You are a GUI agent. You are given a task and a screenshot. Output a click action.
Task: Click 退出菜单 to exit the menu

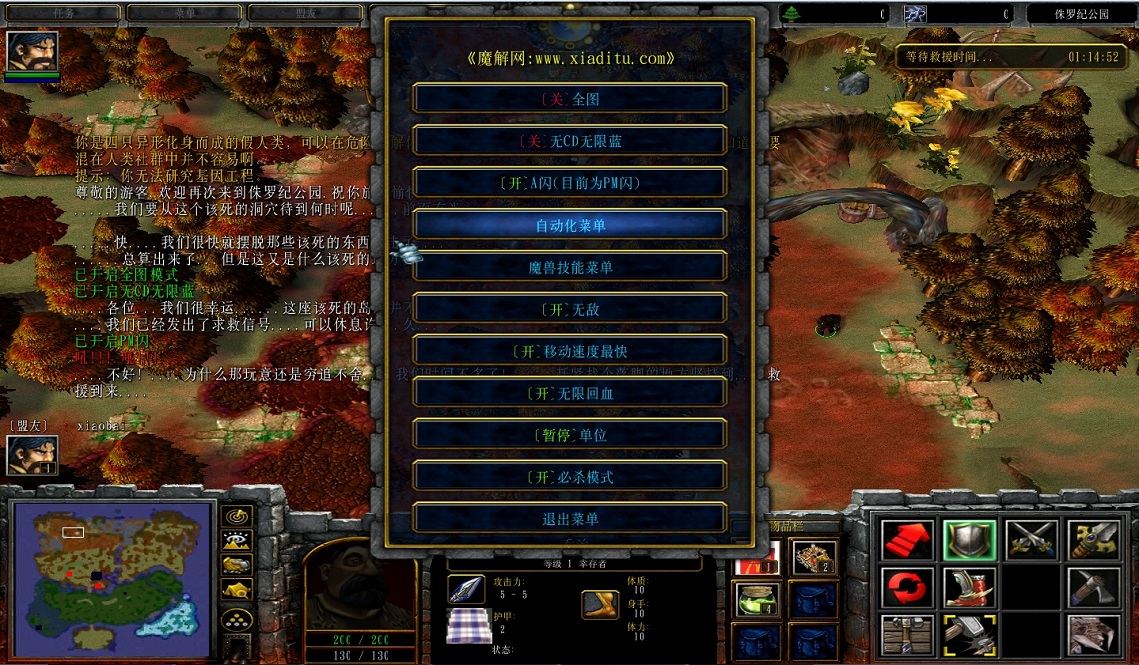pyautogui.click(x=570, y=519)
